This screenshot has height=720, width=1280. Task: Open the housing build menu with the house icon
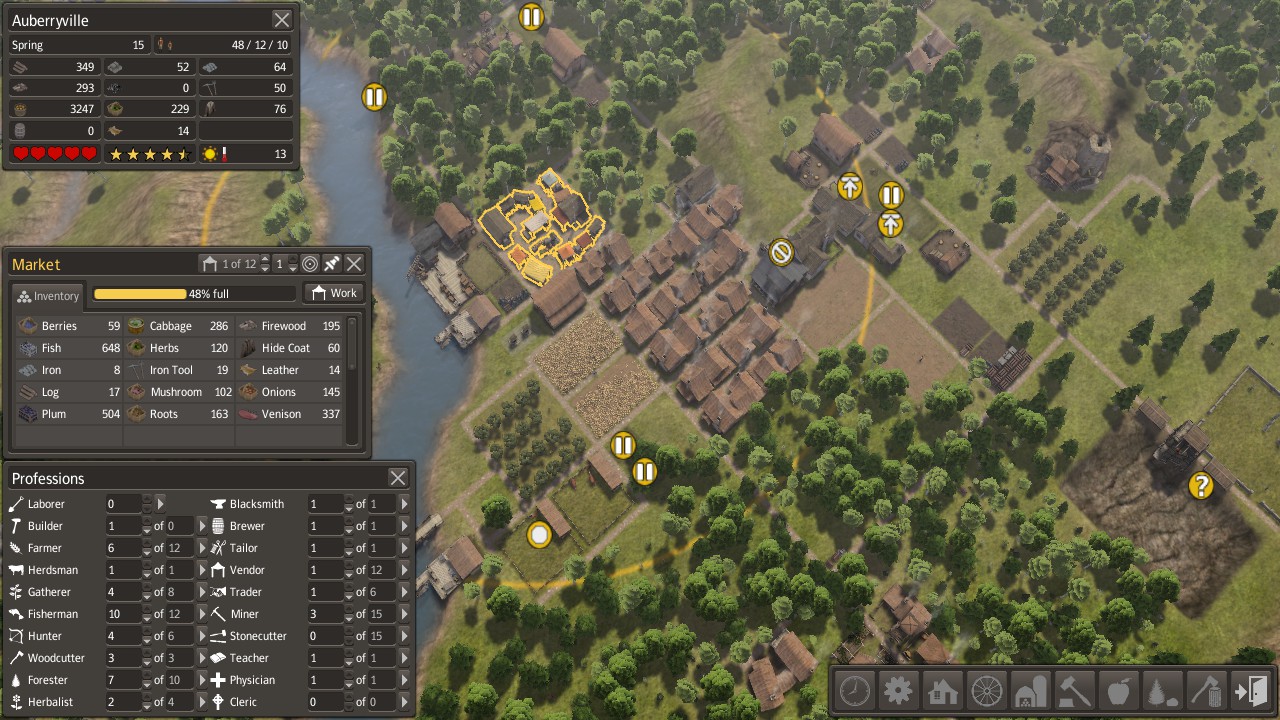pyautogui.click(x=942, y=690)
